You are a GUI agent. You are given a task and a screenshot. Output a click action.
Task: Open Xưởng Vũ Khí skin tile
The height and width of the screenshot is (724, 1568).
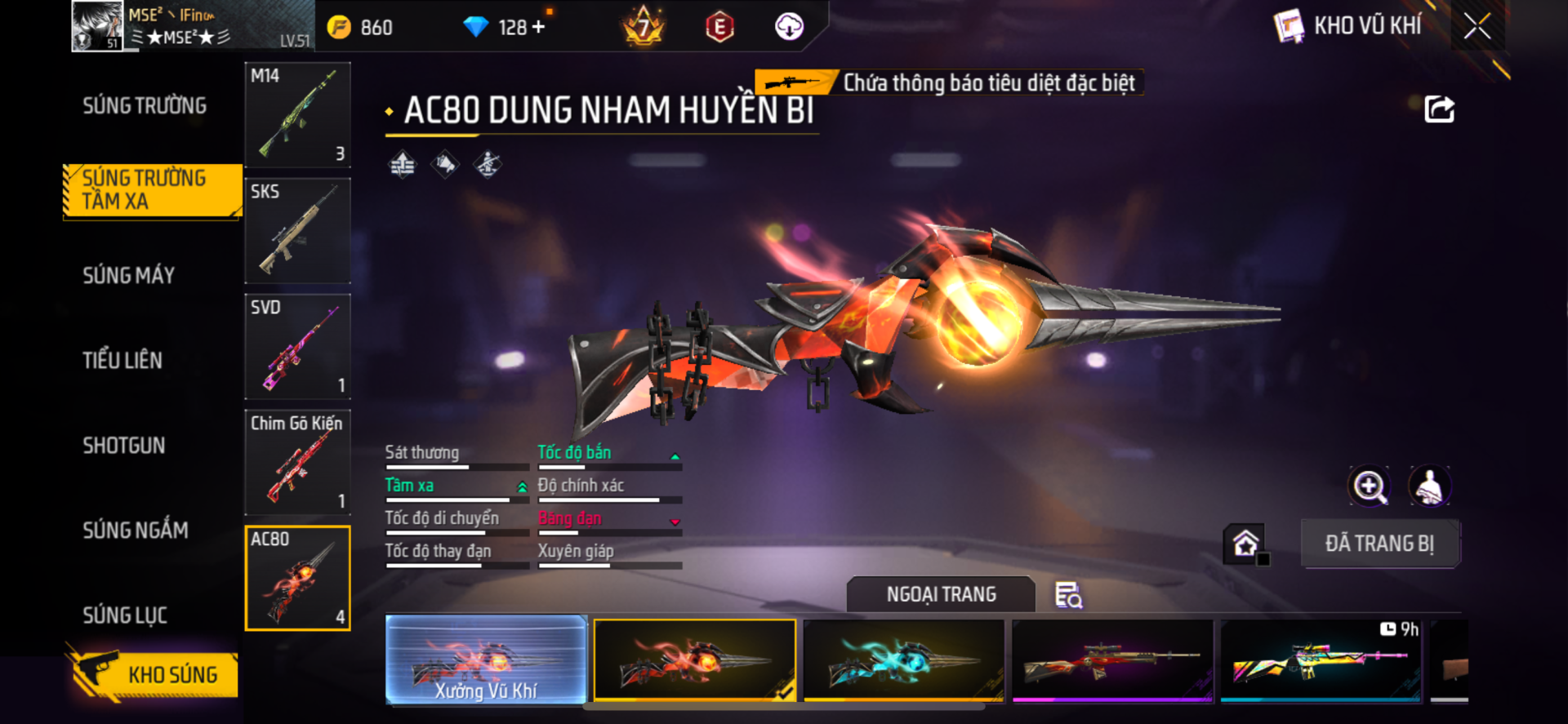click(x=486, y=660)
